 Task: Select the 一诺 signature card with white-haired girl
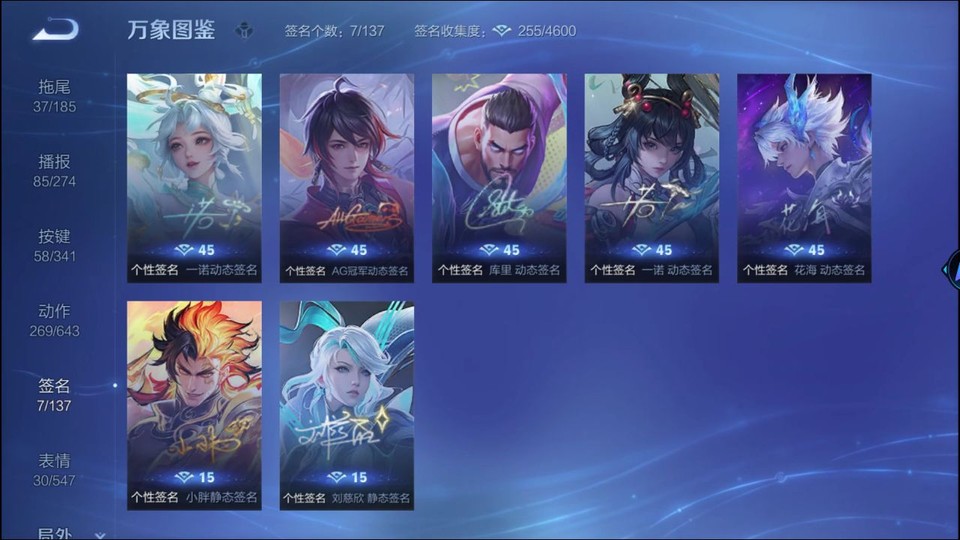(195, 178)
